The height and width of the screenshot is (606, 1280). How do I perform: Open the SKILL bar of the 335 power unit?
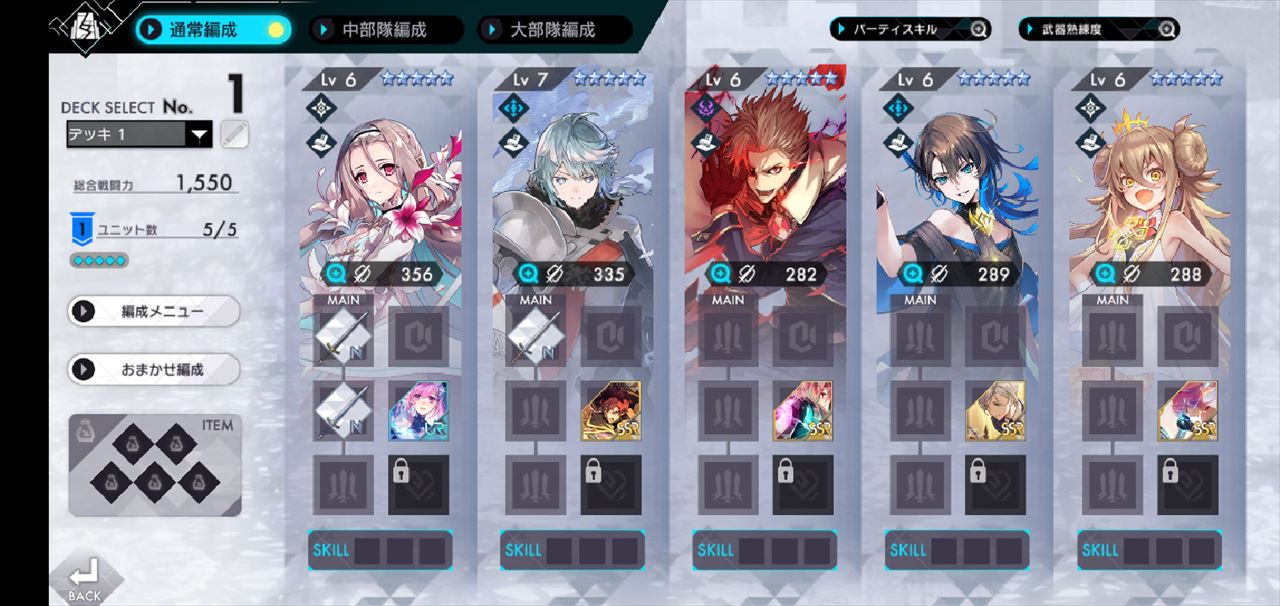[572, 550]
